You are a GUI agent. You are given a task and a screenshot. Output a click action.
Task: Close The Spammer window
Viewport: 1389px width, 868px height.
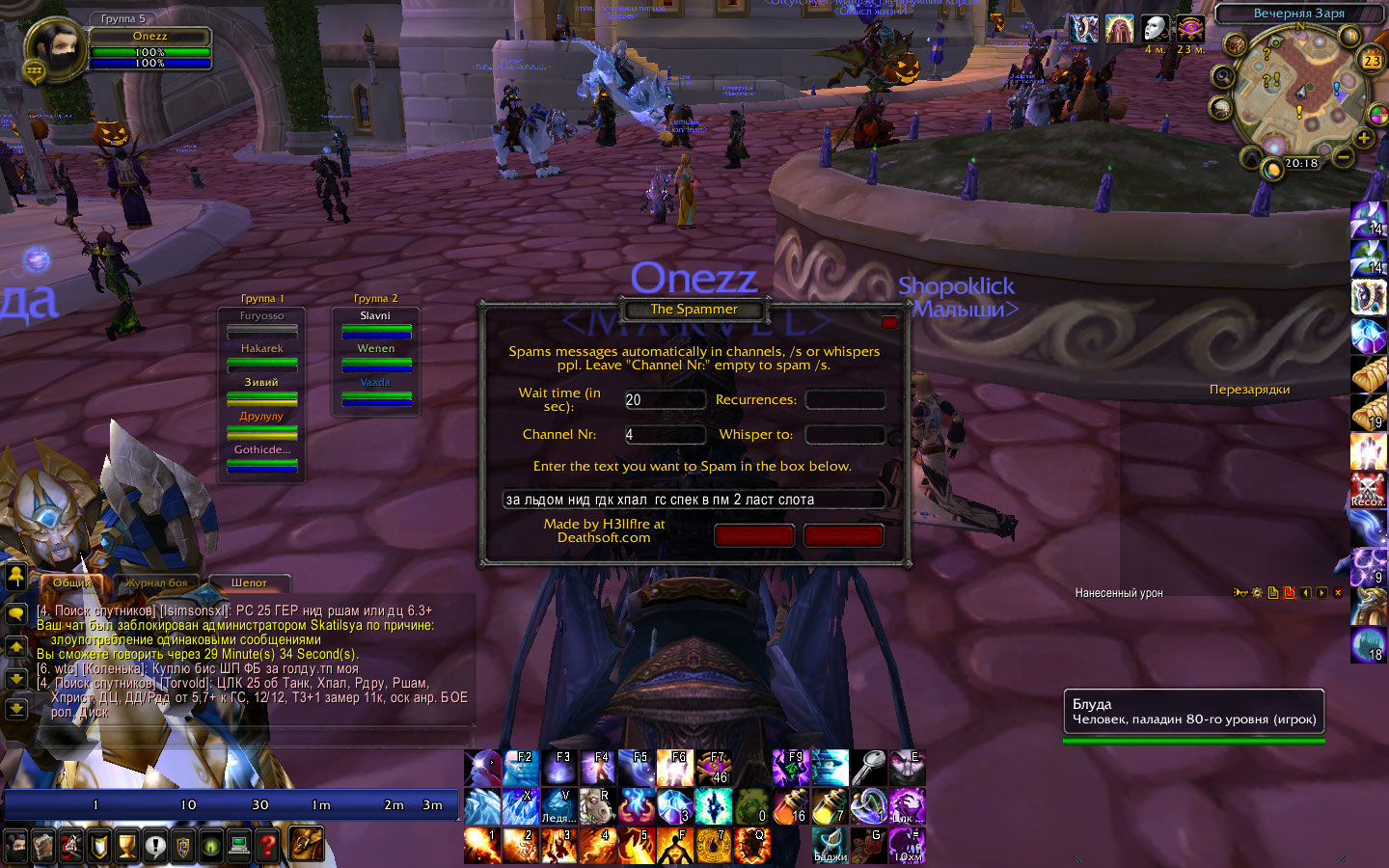tap(889, 322)
